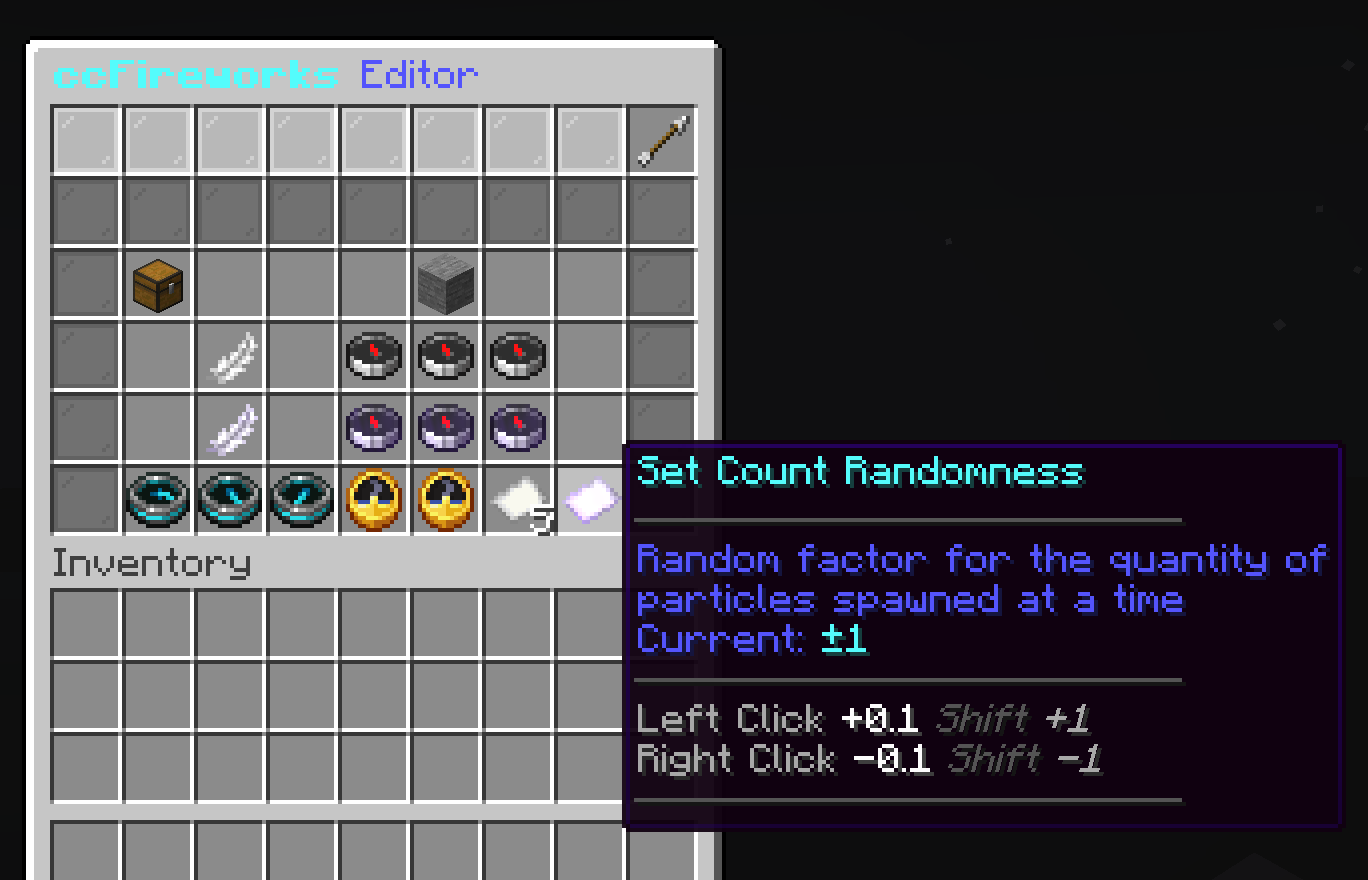This screenshot has height=880, width=1368.
Task: Click the rightmost purple clock icon
Action: pyautogui.click(x=518, y=428)
